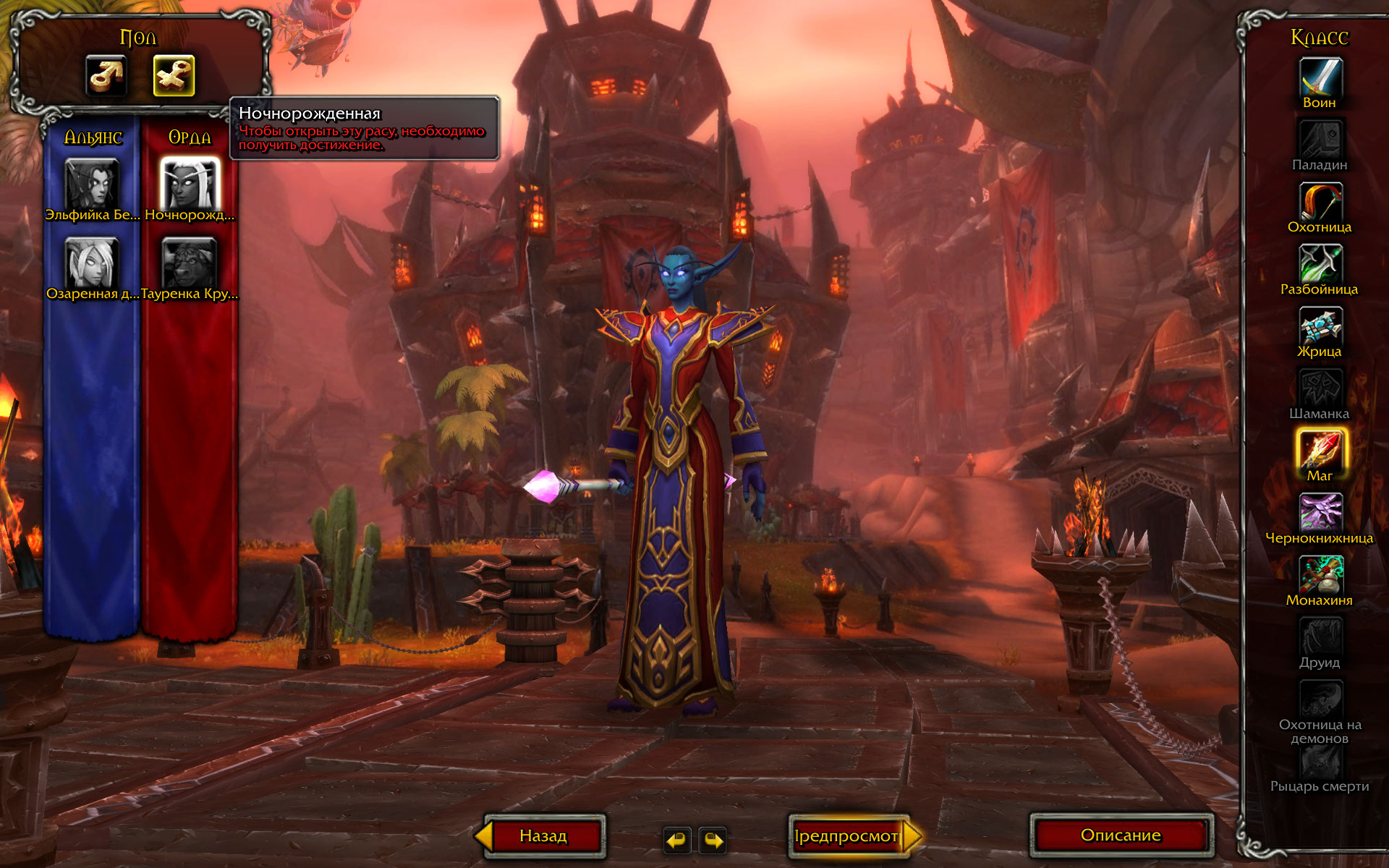Select the Воин class icon
This screenshot has width=1389, height=868.
(1320, 77)
